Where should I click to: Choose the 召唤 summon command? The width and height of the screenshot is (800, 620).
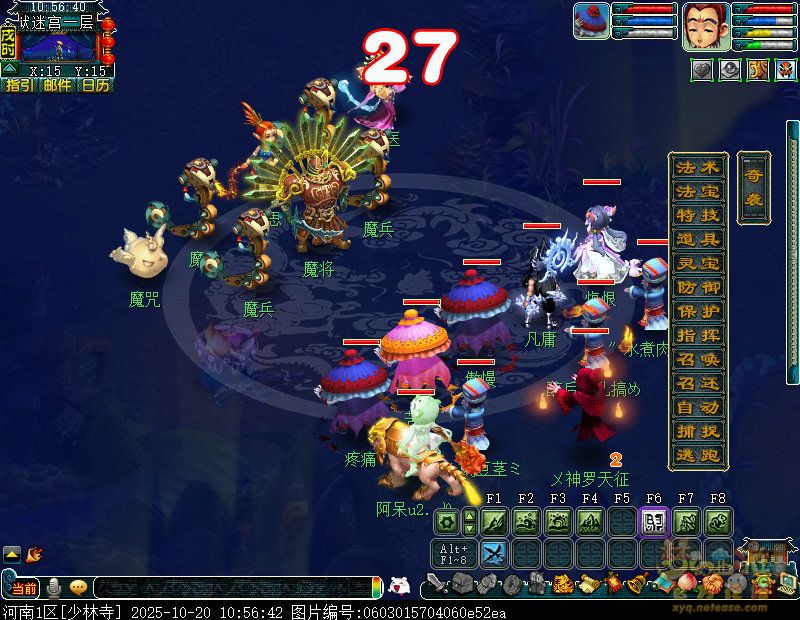[697, 359]
